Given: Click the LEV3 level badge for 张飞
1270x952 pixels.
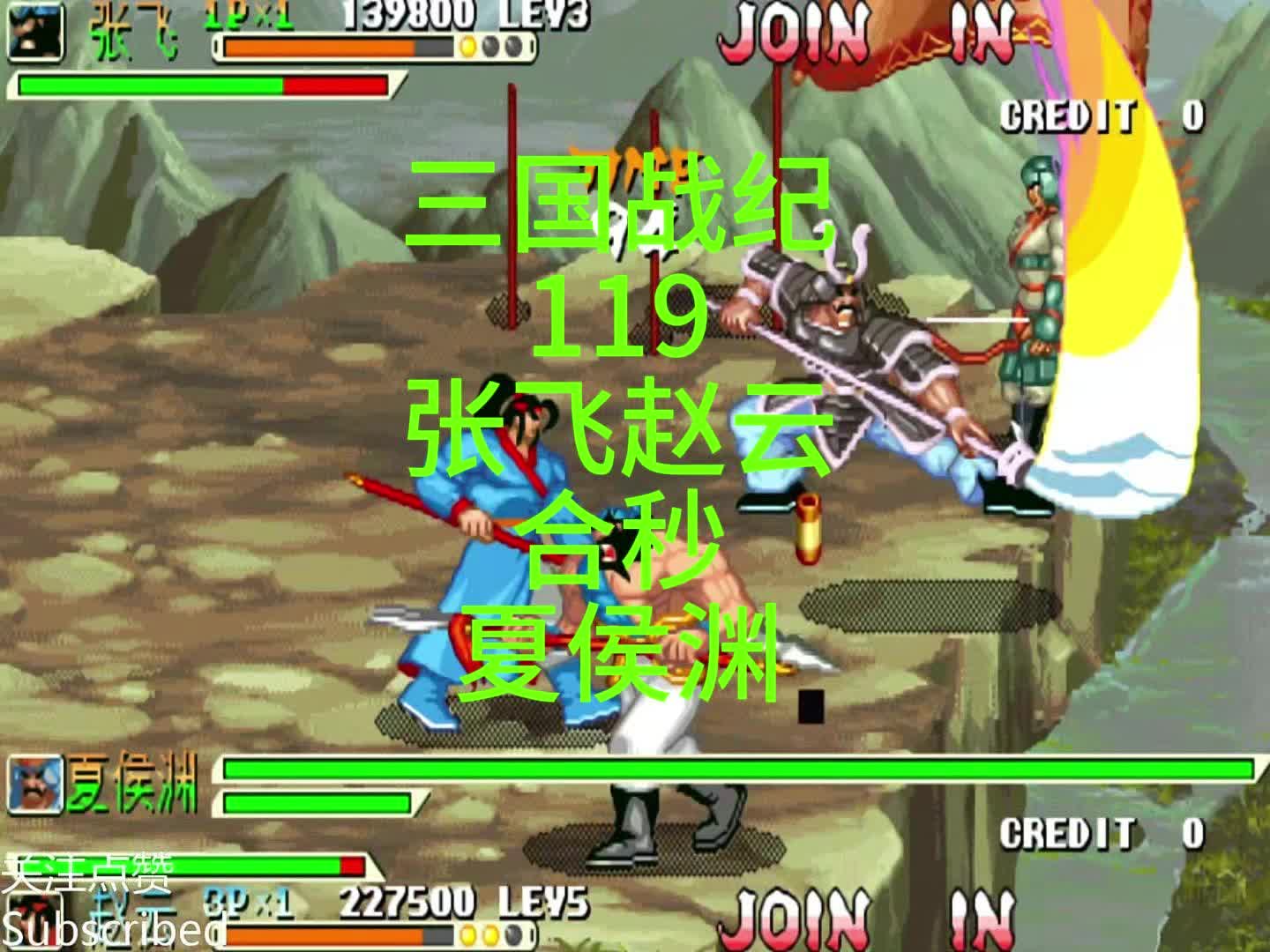Looking at the screenshot, I should [547, 15].
